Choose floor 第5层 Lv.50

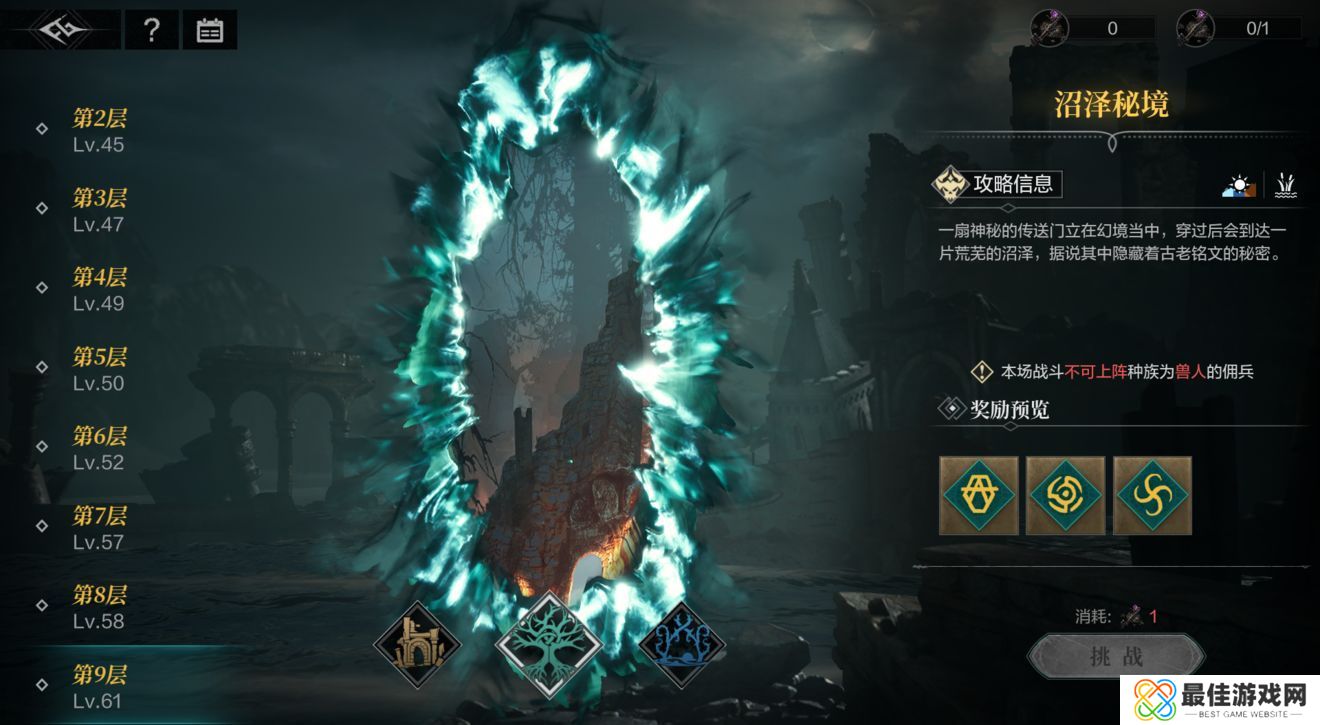(x=99, y=369)
